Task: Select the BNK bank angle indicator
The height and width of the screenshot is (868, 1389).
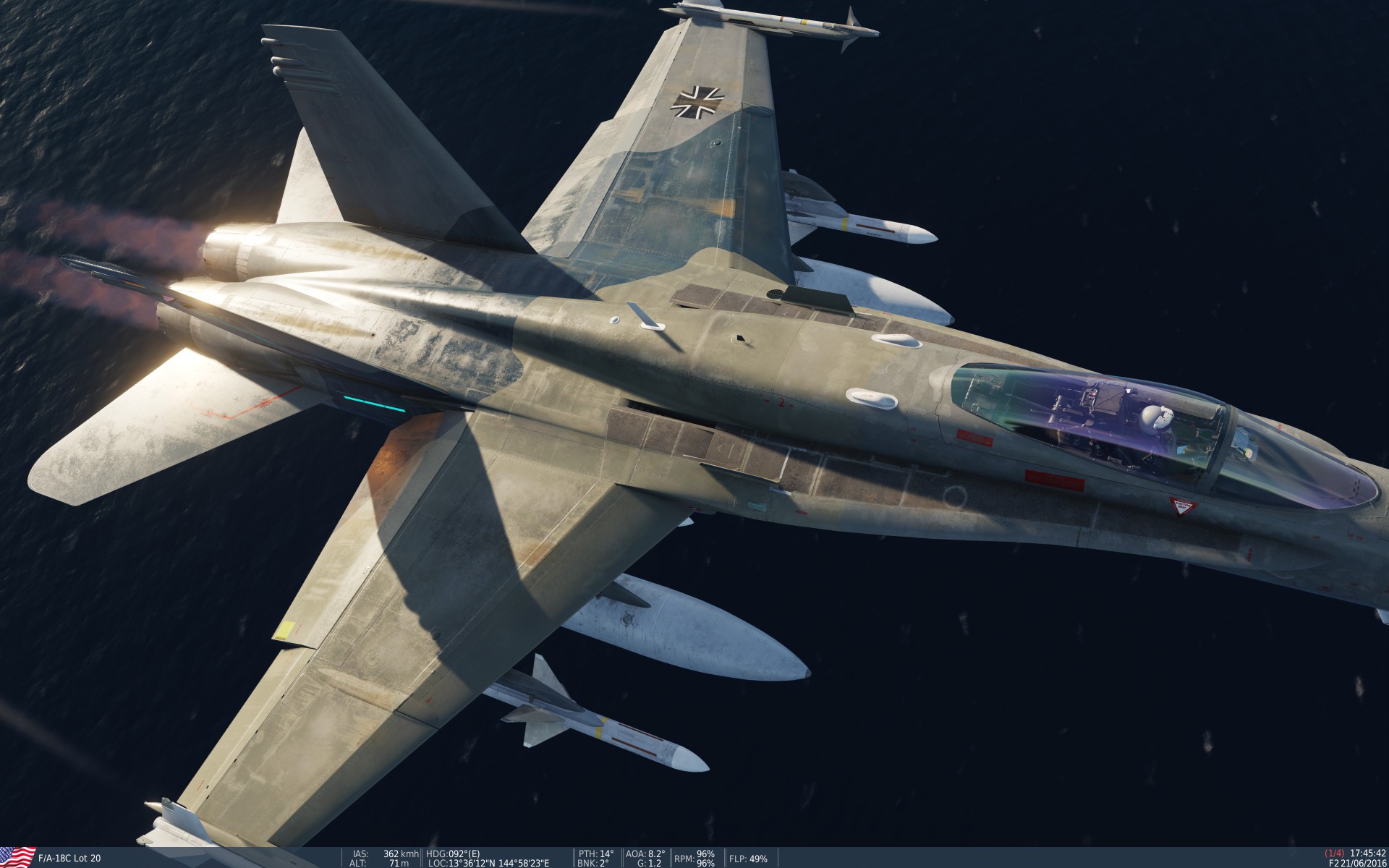Action: 593,862
